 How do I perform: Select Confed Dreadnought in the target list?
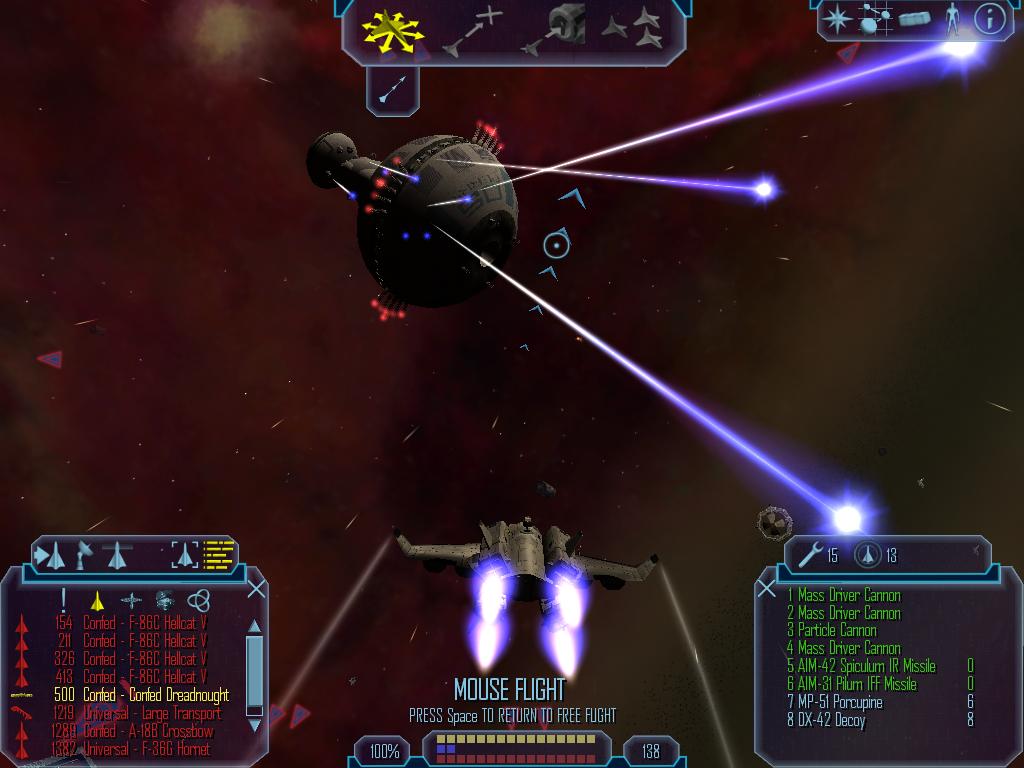155,695
